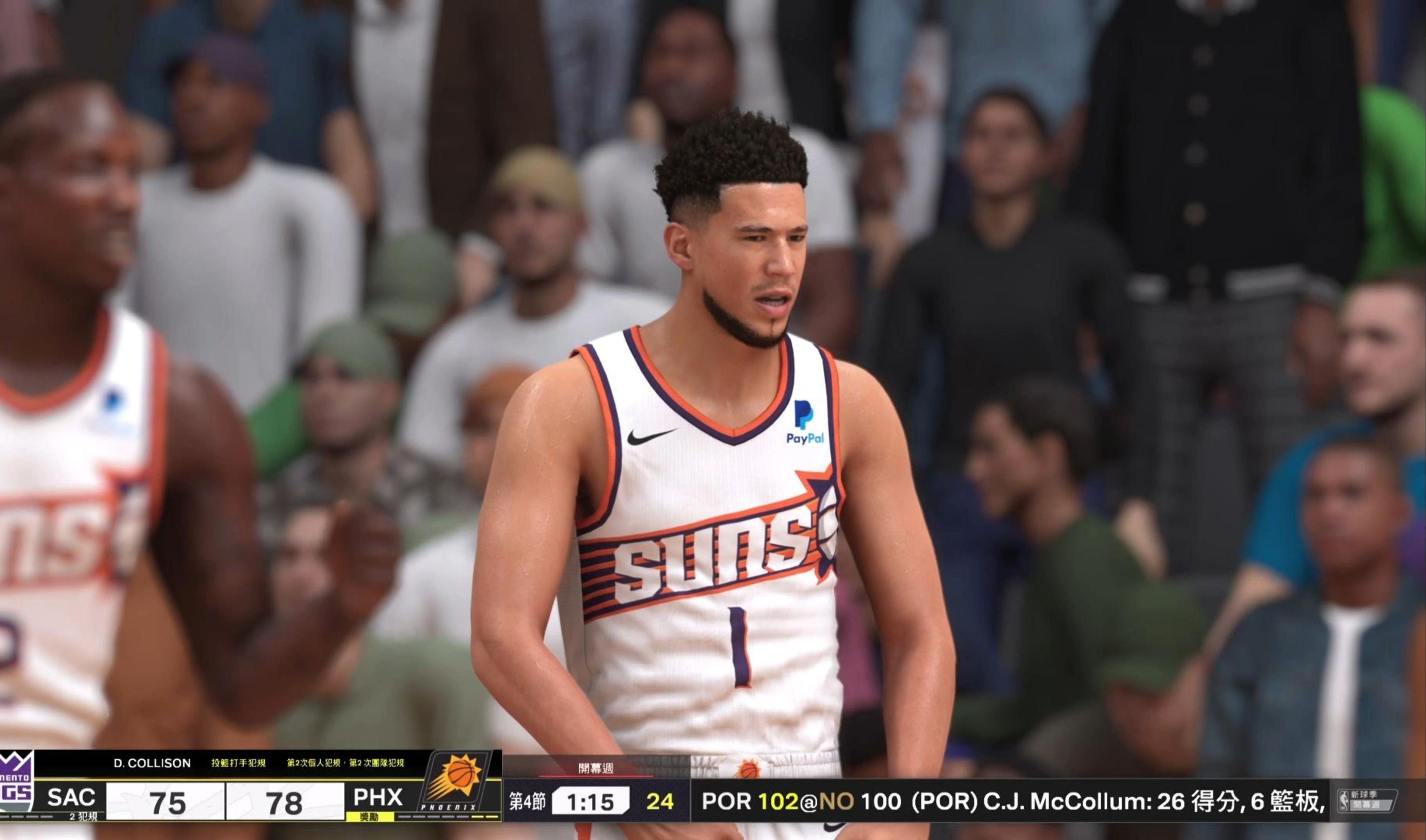1426x840 pixels.
Task: Select the 第4節 quarter label
Action: pyautogui.click(x=526, y=801)
